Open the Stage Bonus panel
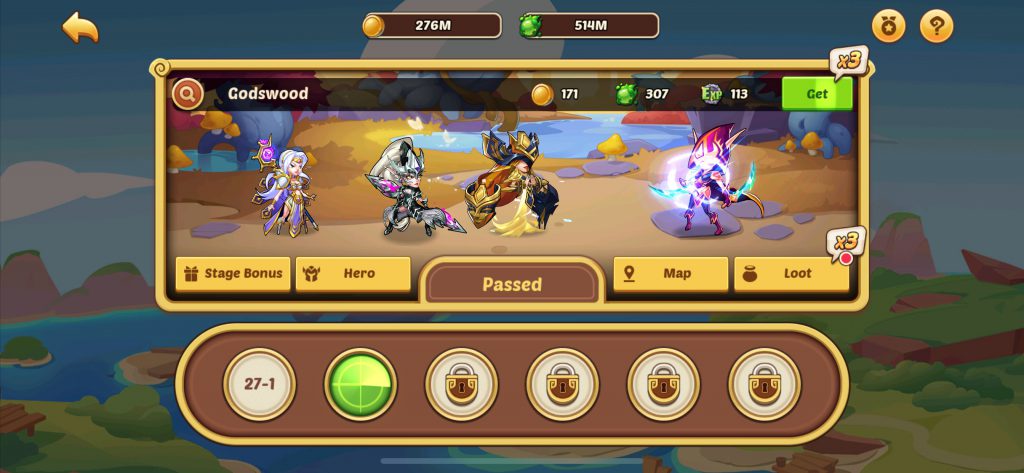 coord(233,273)
